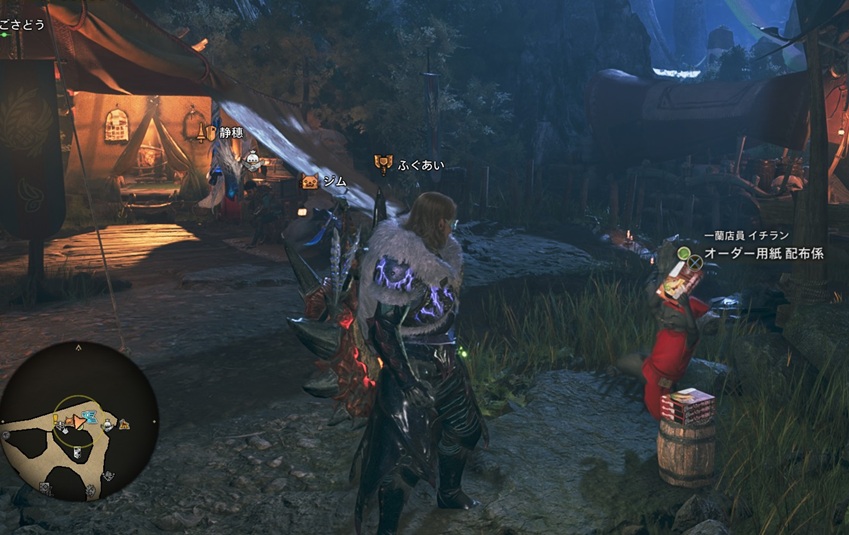The width and height of the screenshot is (849, 535).
Task: Select the orange tent icon on the minimap
Action: point(124,425)
